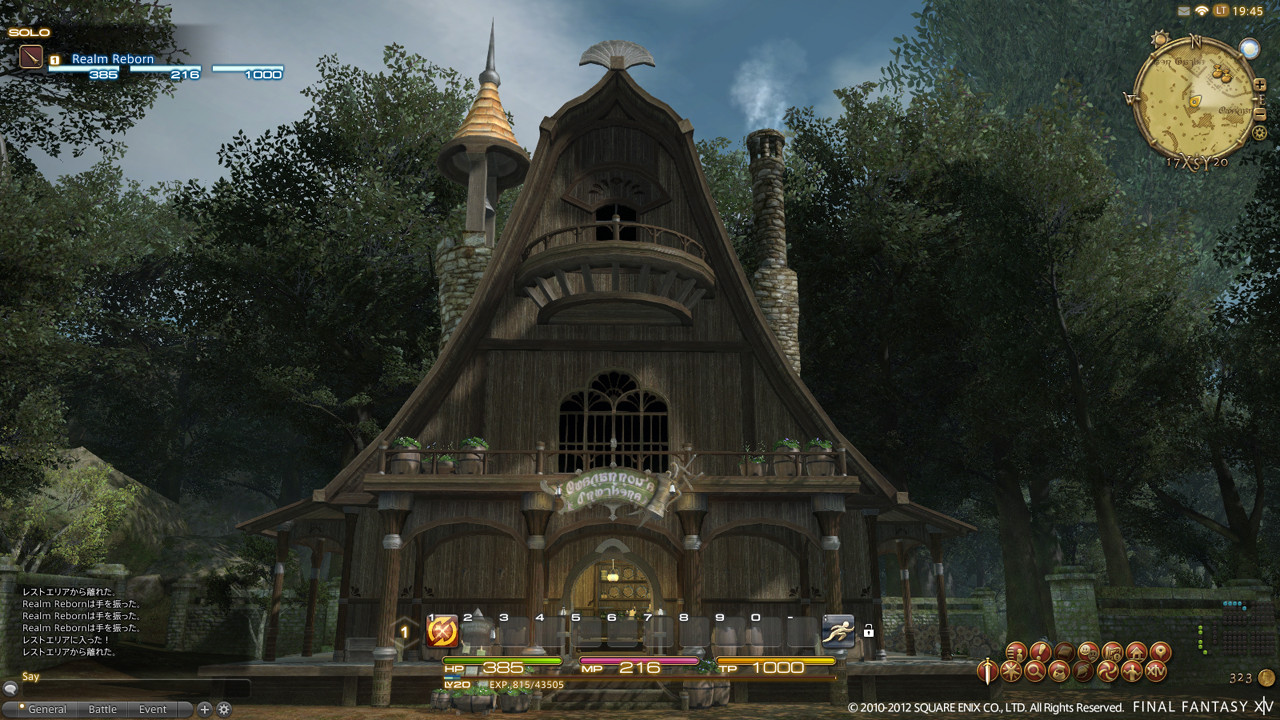Click the magnifying glass search menu icon

coord(1035,670)
